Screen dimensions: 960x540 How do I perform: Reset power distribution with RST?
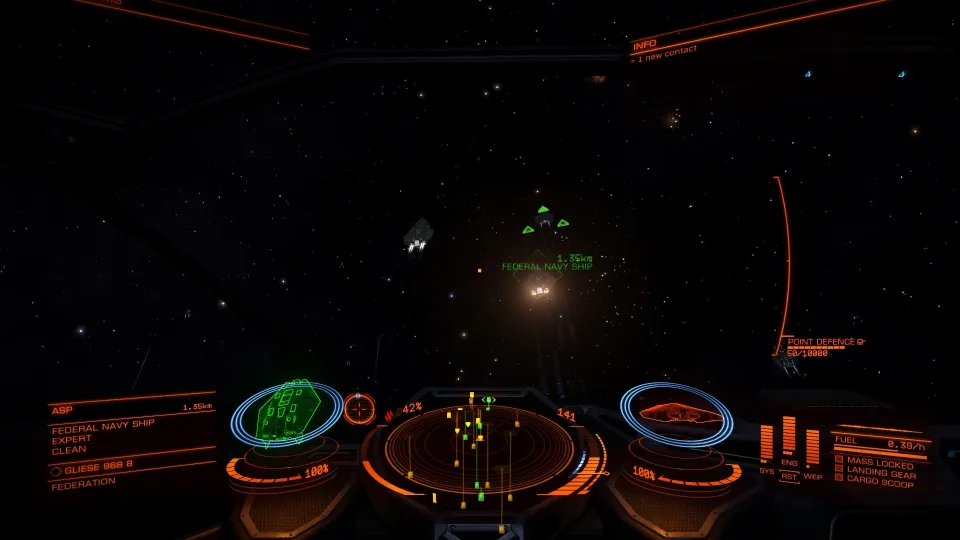[789, 477]
